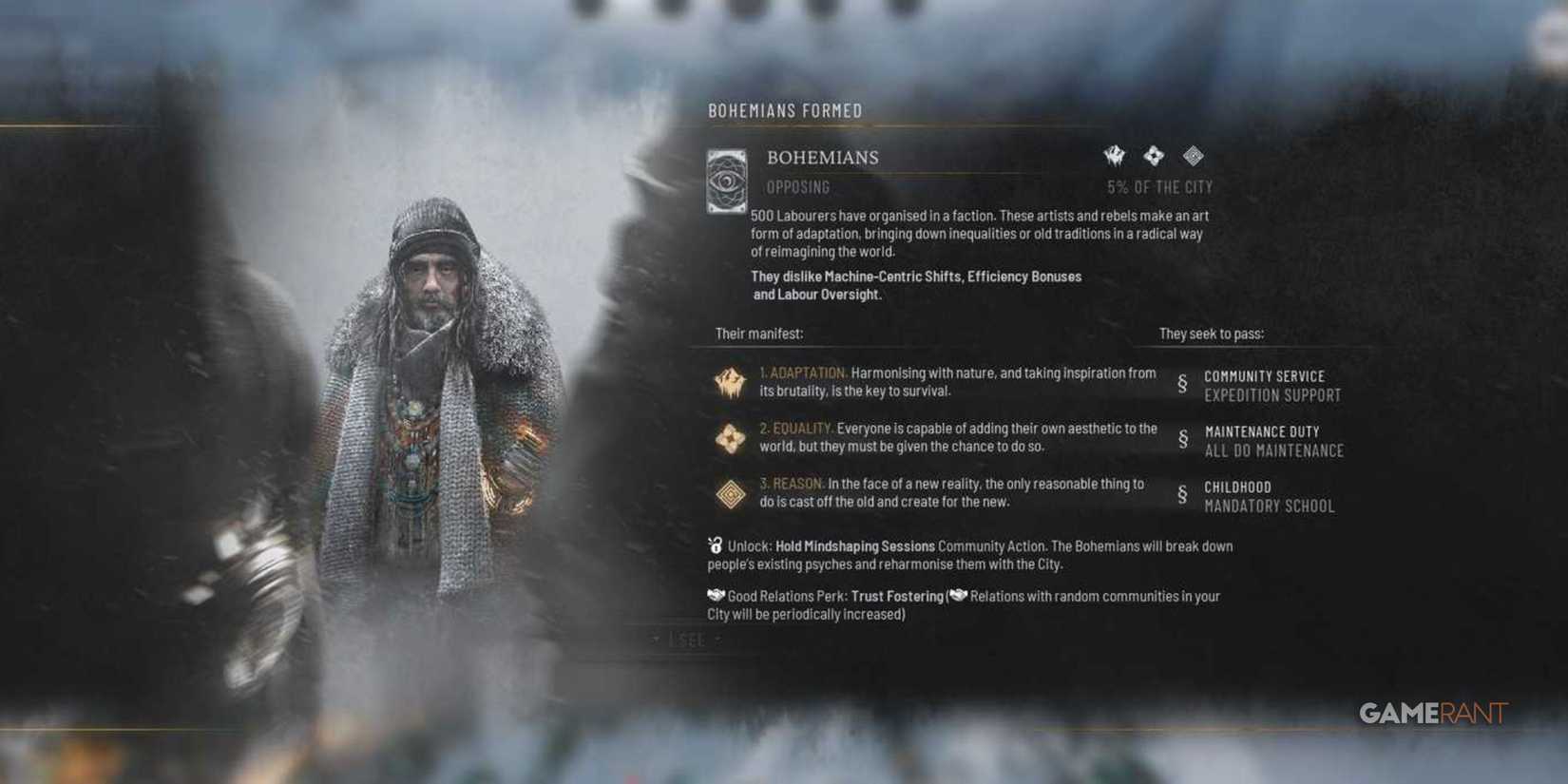
Task: Open the Childhood Mandatory School law
Action: point(1266,496)
